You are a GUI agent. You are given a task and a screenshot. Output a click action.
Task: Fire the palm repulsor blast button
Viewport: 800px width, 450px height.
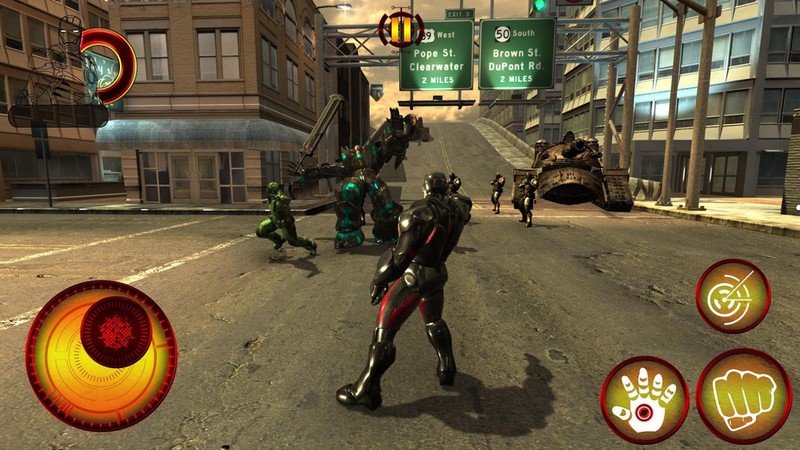(644, 399)
